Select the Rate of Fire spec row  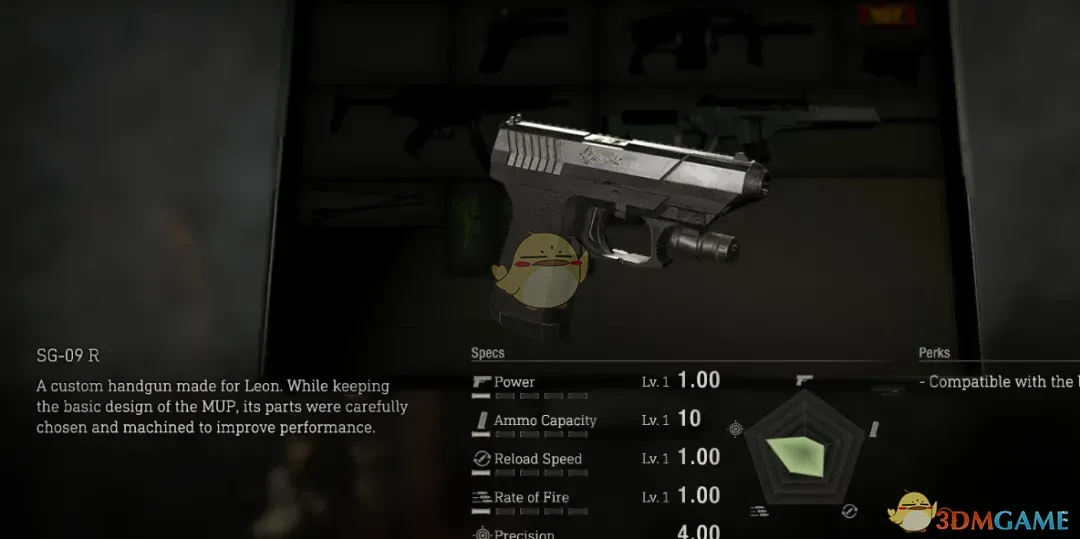click(595, 497)
